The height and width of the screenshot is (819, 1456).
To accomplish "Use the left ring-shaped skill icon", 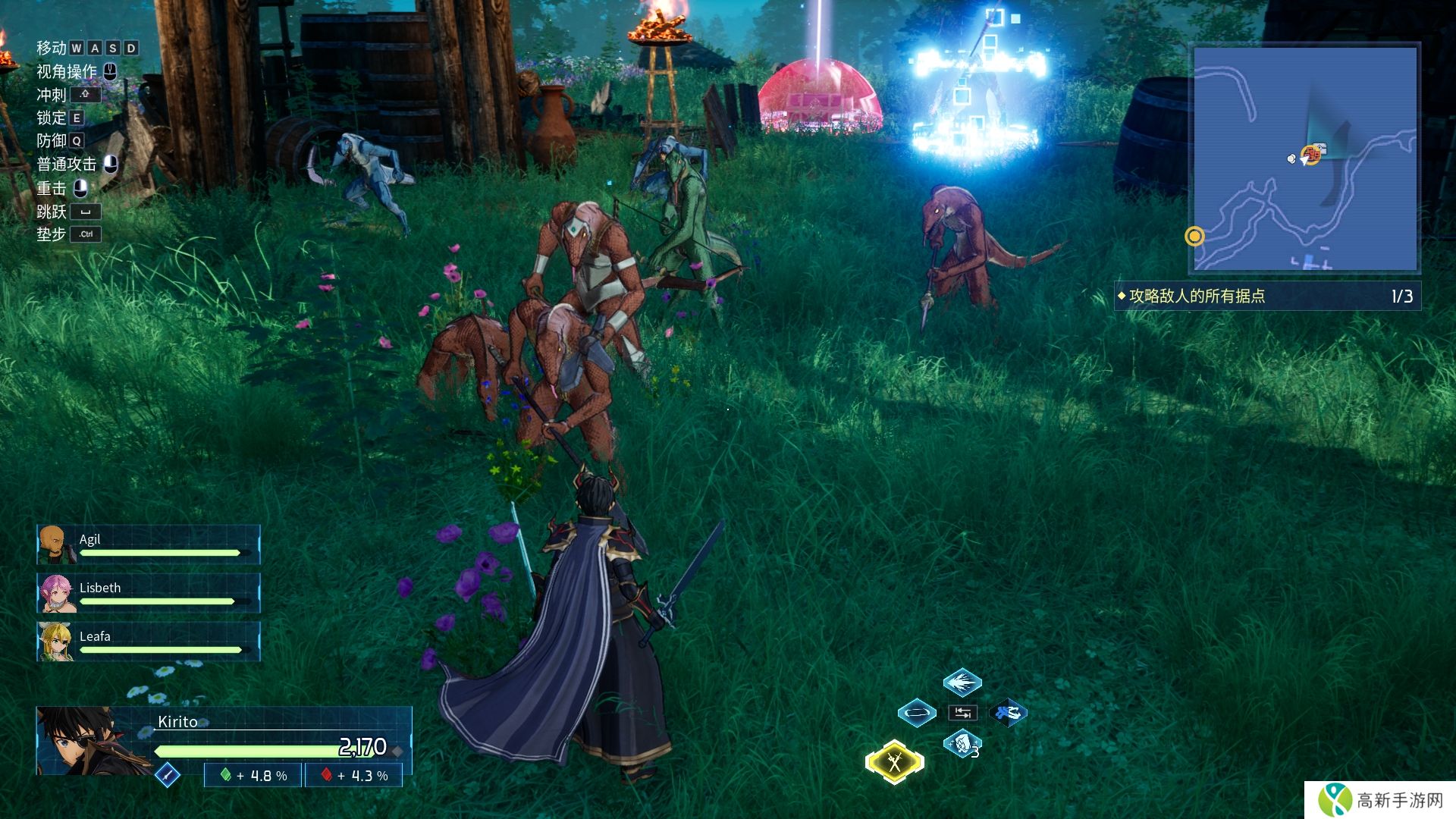I will (916, 713).
